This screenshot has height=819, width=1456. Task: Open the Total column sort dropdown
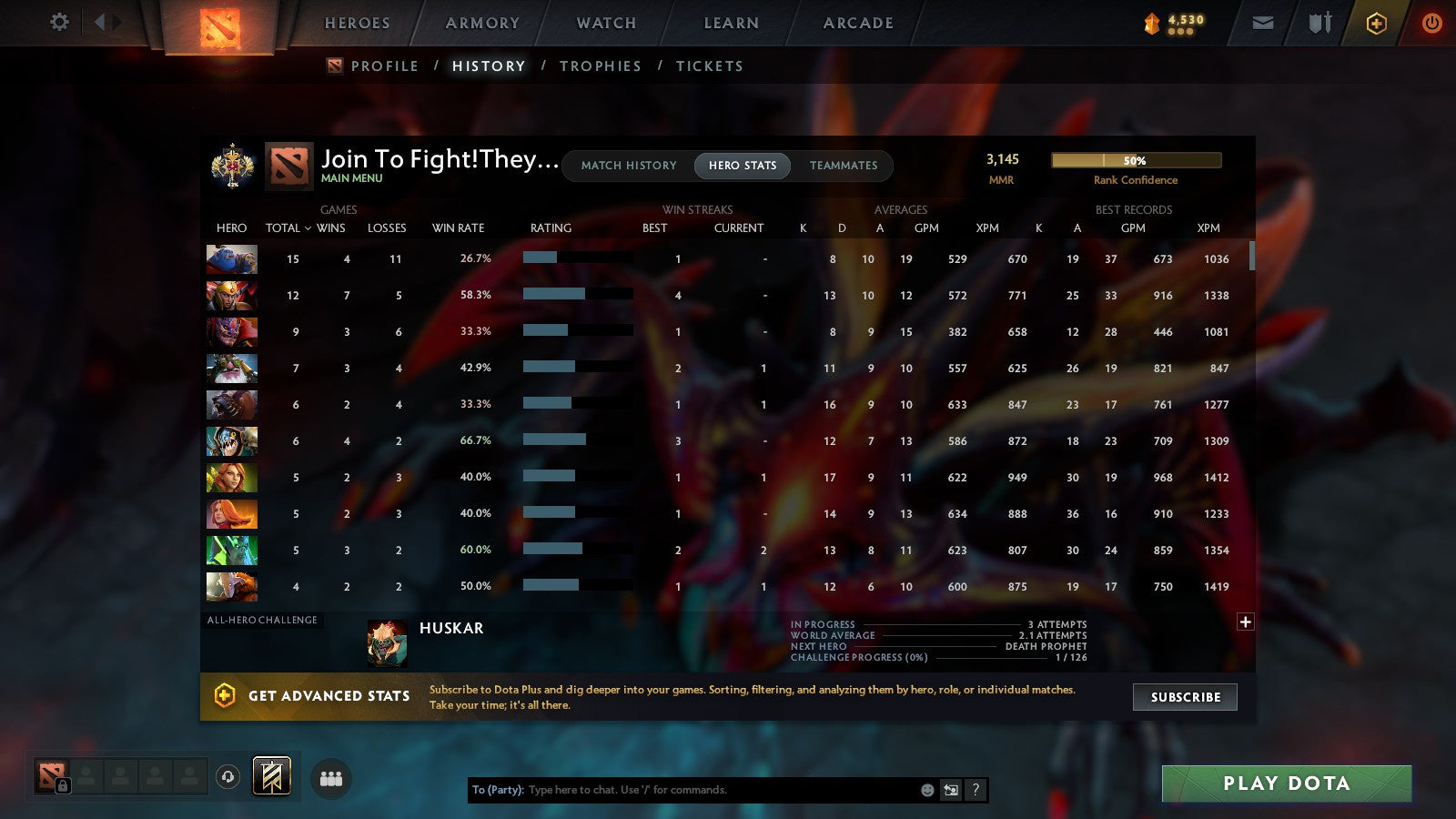(x=290, y=228)
